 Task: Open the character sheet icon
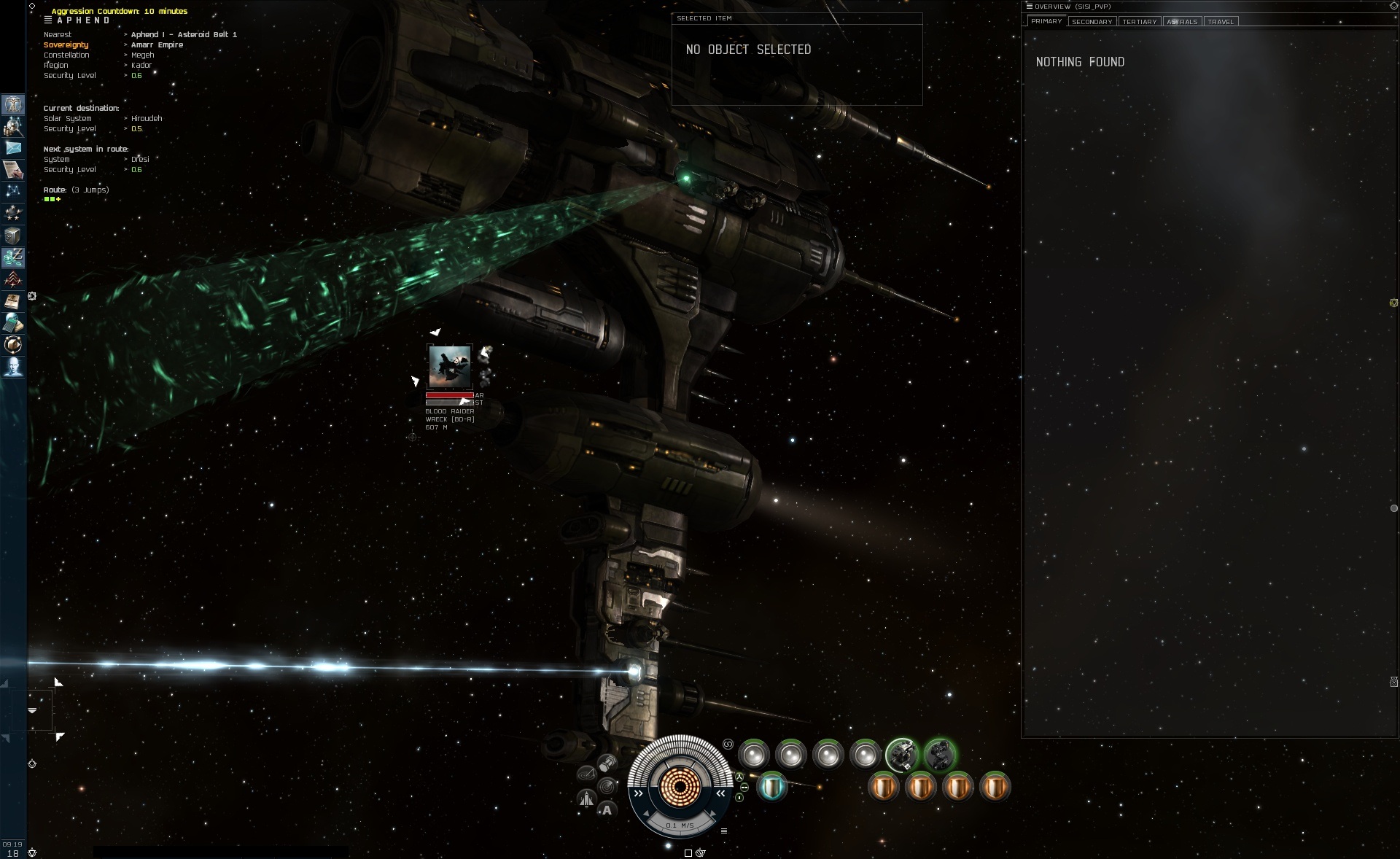pos(13,104)
